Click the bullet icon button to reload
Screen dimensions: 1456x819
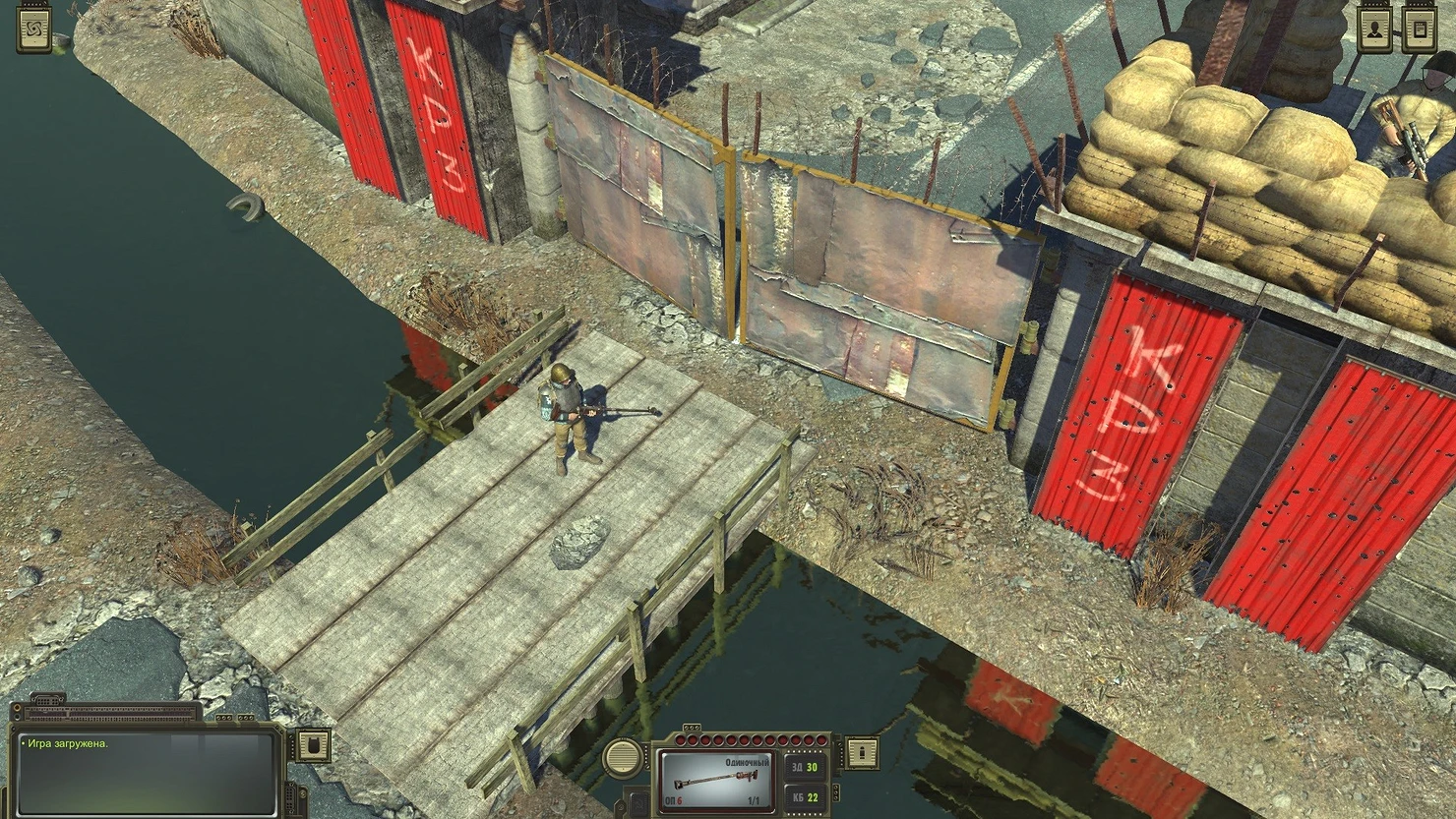tap(863, 753)
